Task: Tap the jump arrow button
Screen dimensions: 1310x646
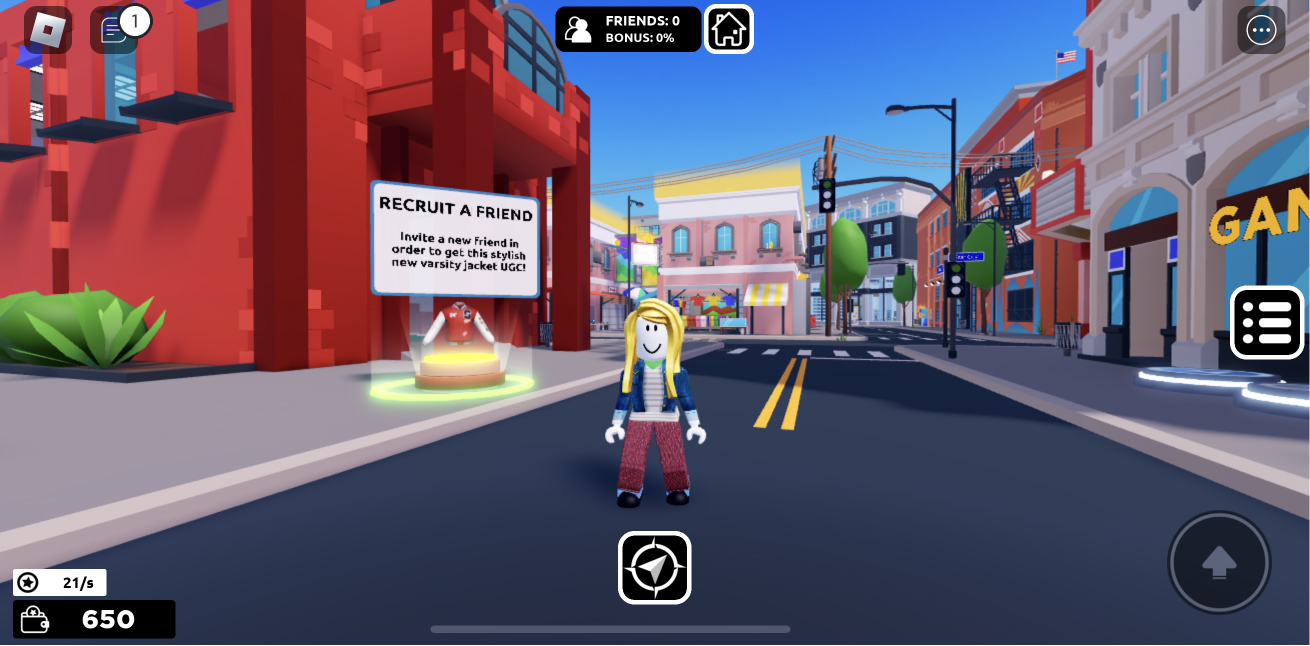Action: pos(1219,562)
